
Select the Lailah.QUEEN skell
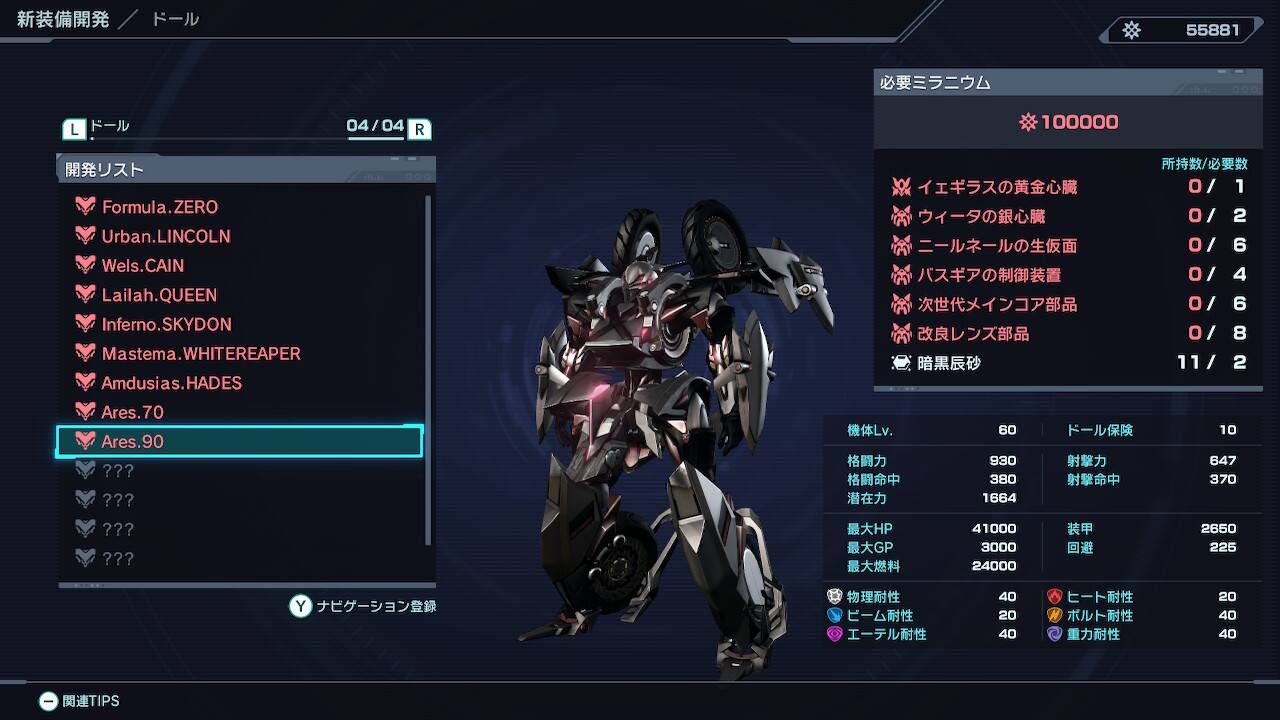[x=159, y=295]
